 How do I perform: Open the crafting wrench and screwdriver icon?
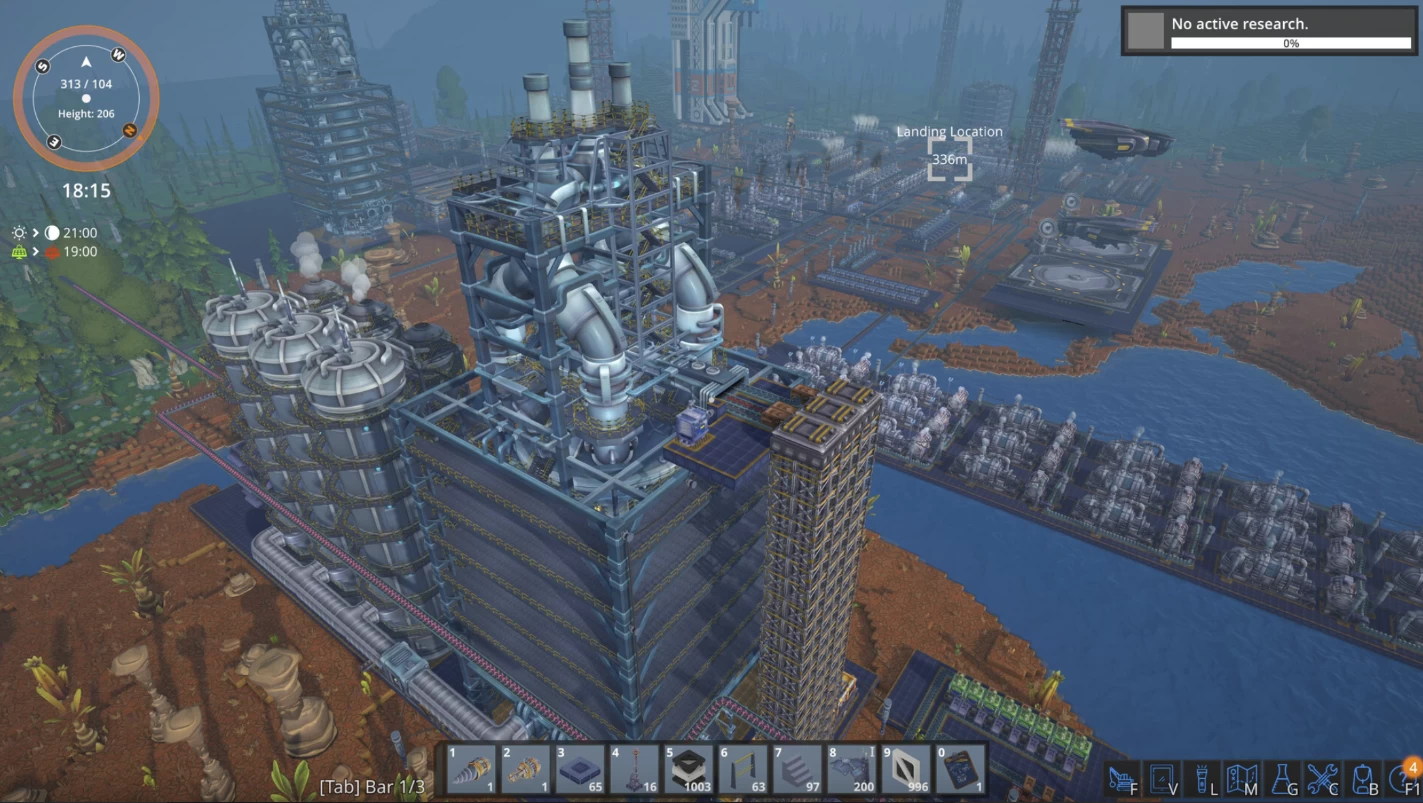[x=1321, y=778]
